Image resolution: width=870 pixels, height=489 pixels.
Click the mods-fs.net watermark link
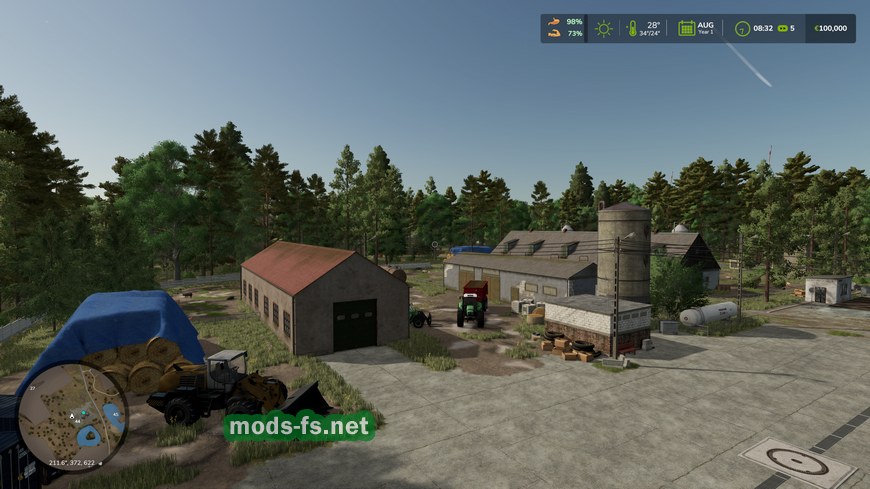[299, 427]
